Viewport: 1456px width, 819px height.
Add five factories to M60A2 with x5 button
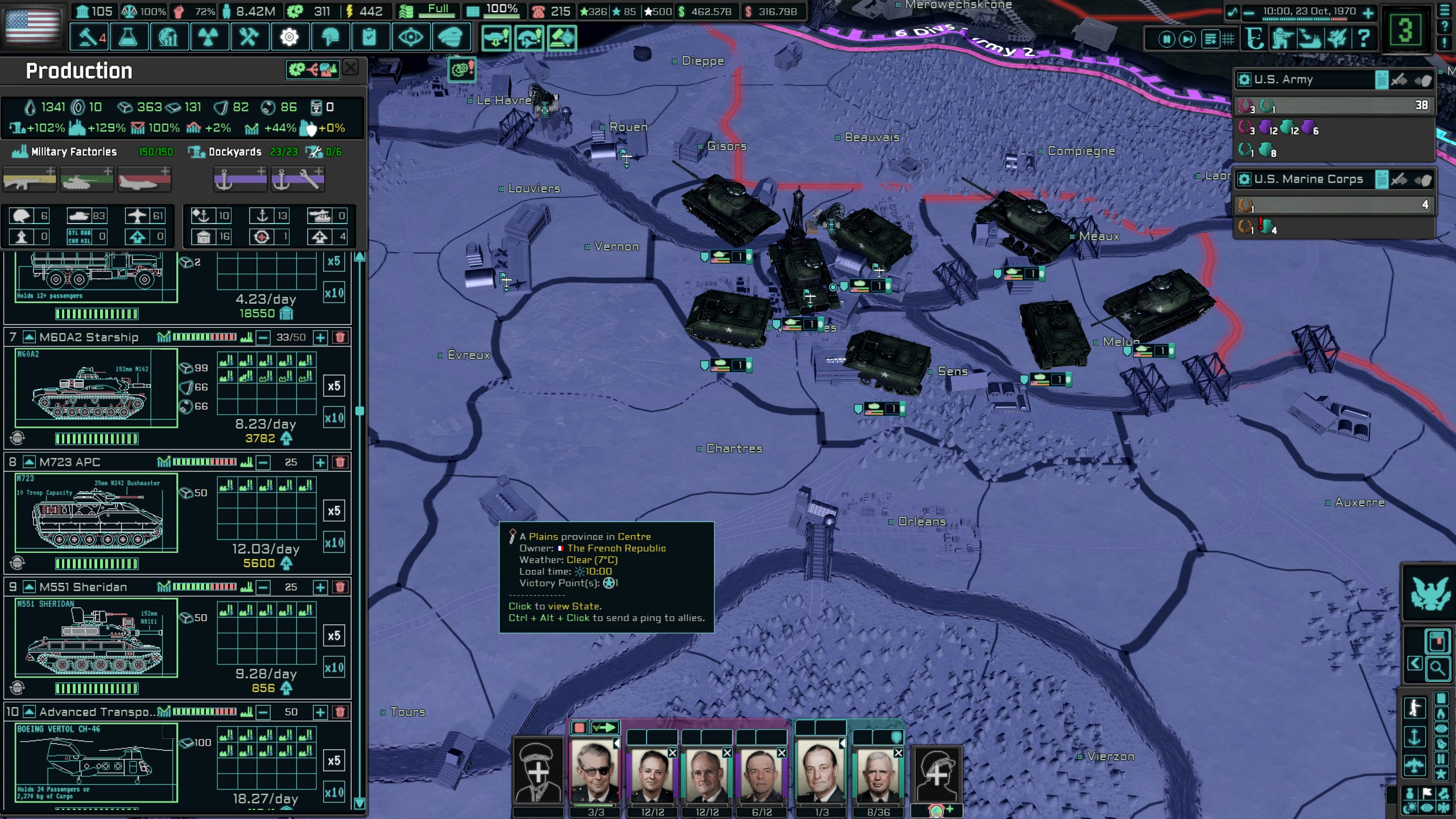pos(334,386)
